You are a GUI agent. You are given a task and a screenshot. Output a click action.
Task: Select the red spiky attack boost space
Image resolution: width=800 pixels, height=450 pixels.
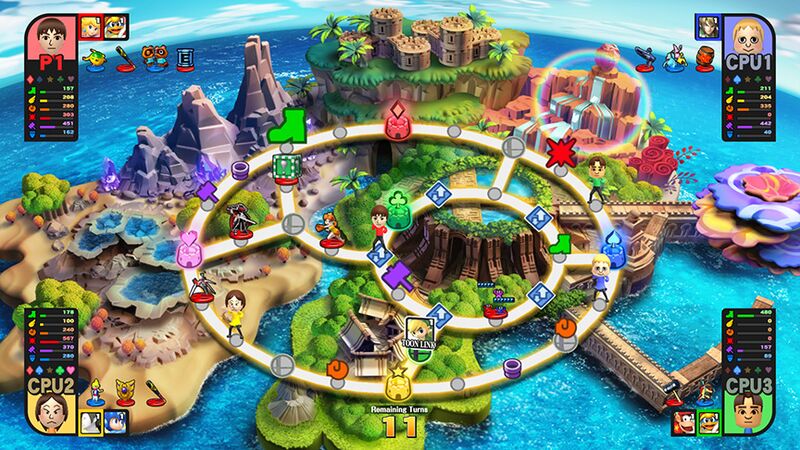point(560,153)
